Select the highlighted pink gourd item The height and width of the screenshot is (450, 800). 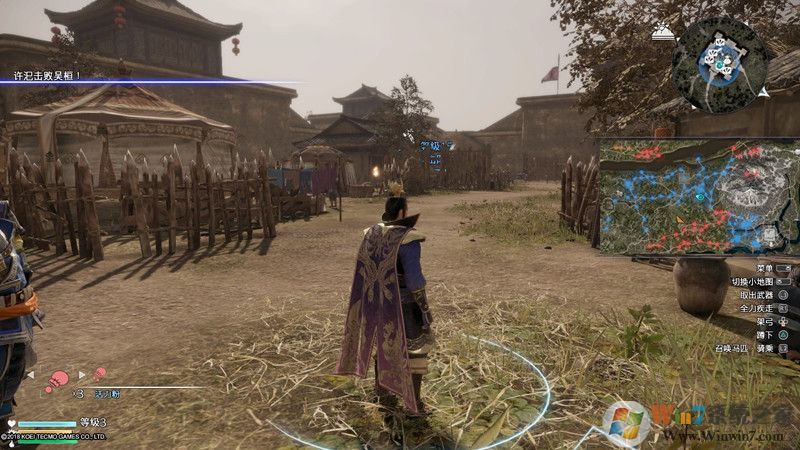(x=59, y=378)
